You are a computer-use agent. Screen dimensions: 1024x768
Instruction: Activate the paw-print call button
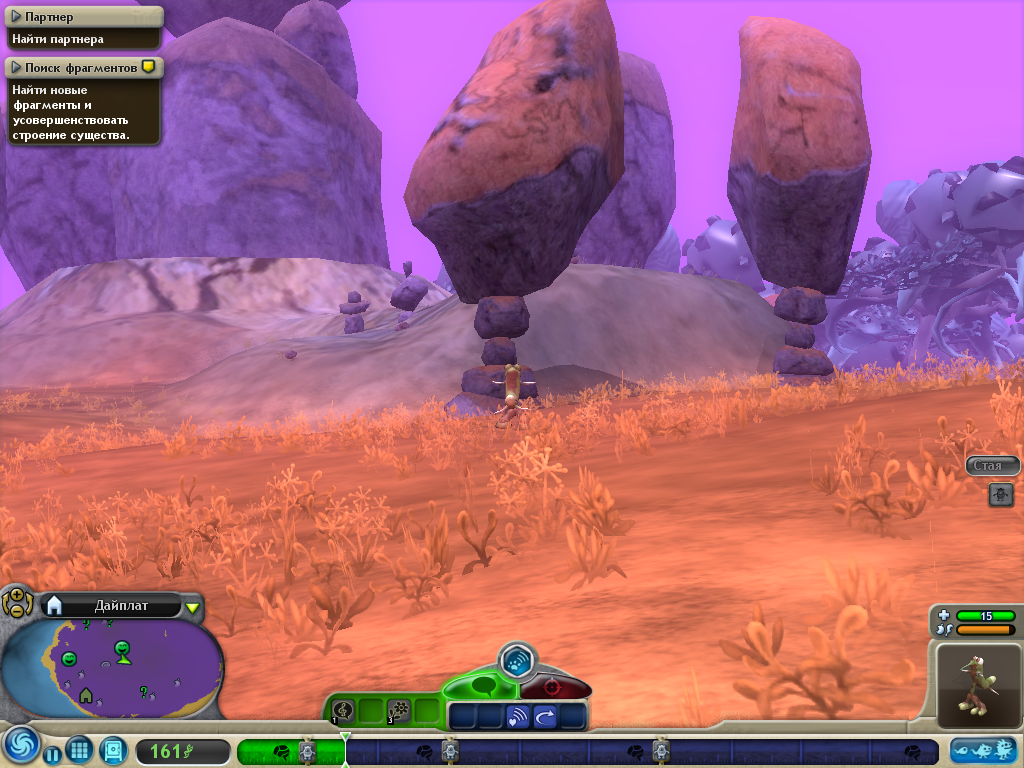click(x=517, y=660)
